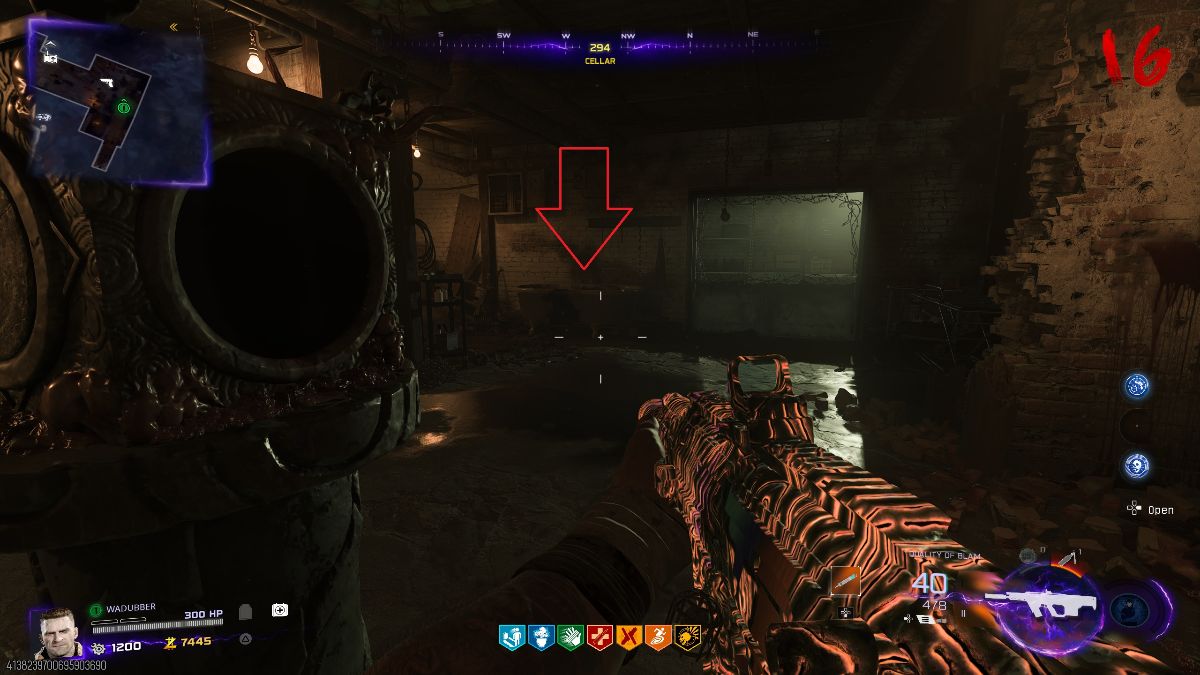Use the bottom blue GobbleGum icon
Screen dimensions: 1200x675
pos(1136,466)
